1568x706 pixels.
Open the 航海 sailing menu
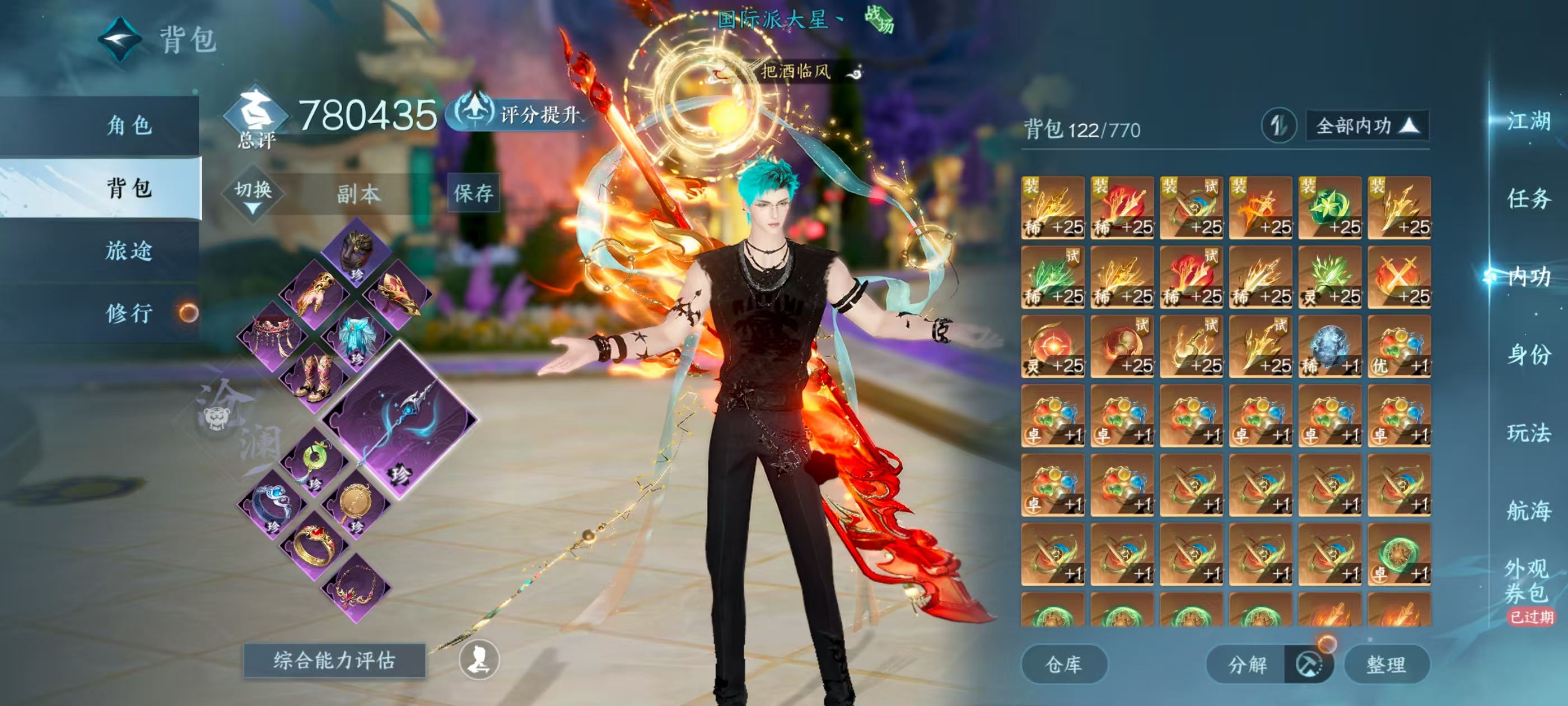coord(1528,510)
